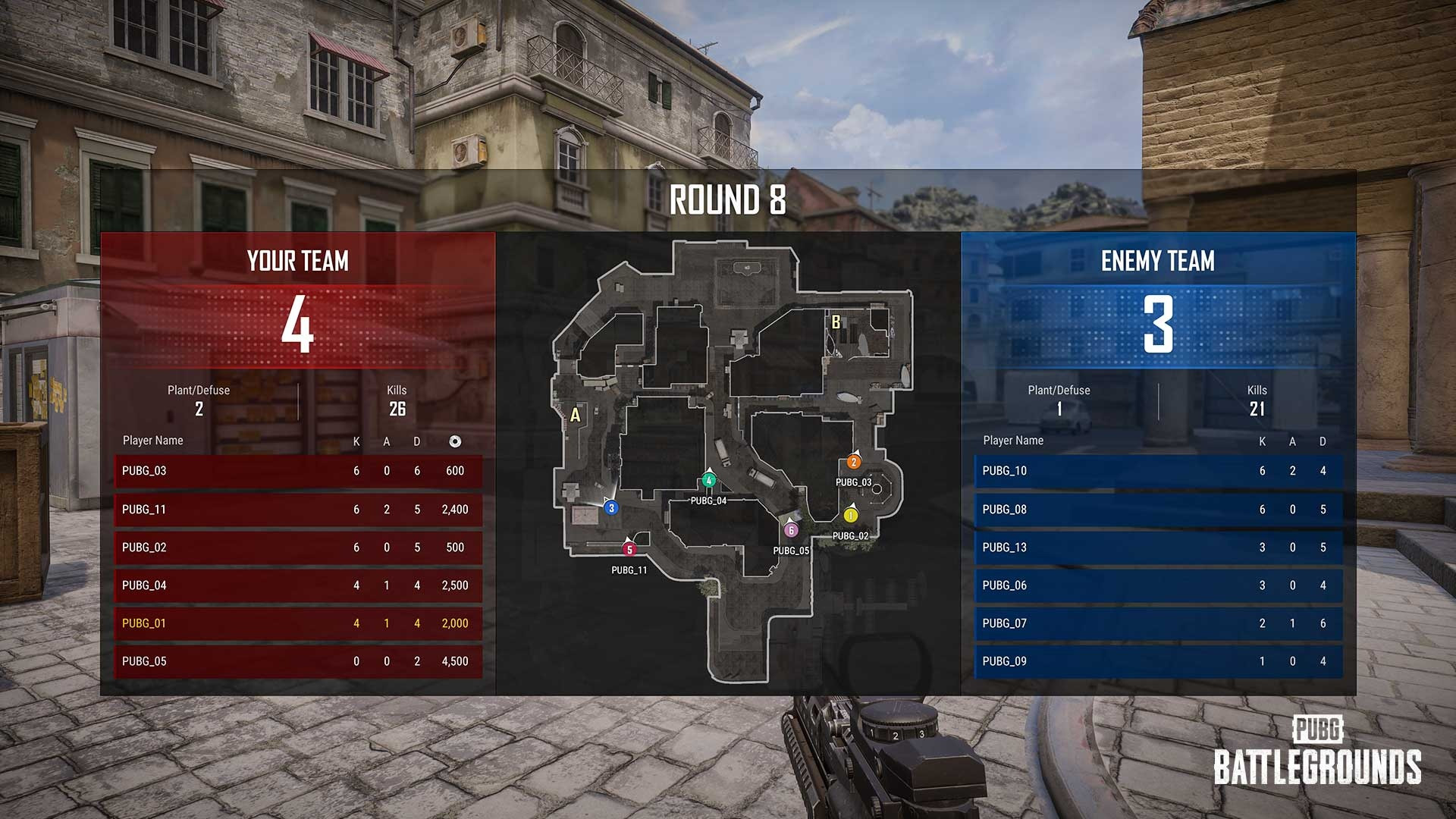
Task: Click the PUBG_11 scoreboard row
Action: [298, 510]
